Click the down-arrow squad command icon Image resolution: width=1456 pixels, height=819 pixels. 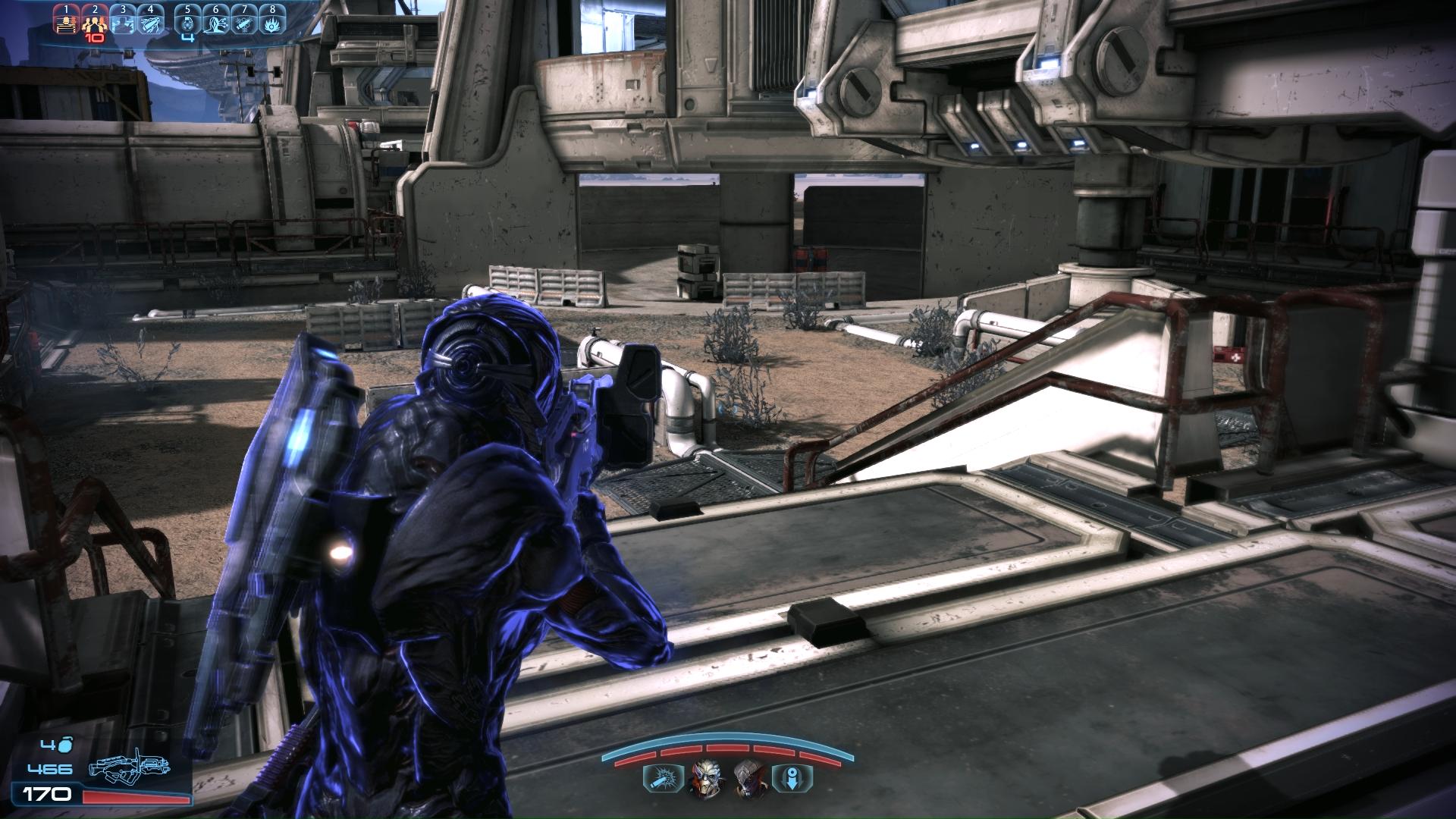click(x=792, y=778)
